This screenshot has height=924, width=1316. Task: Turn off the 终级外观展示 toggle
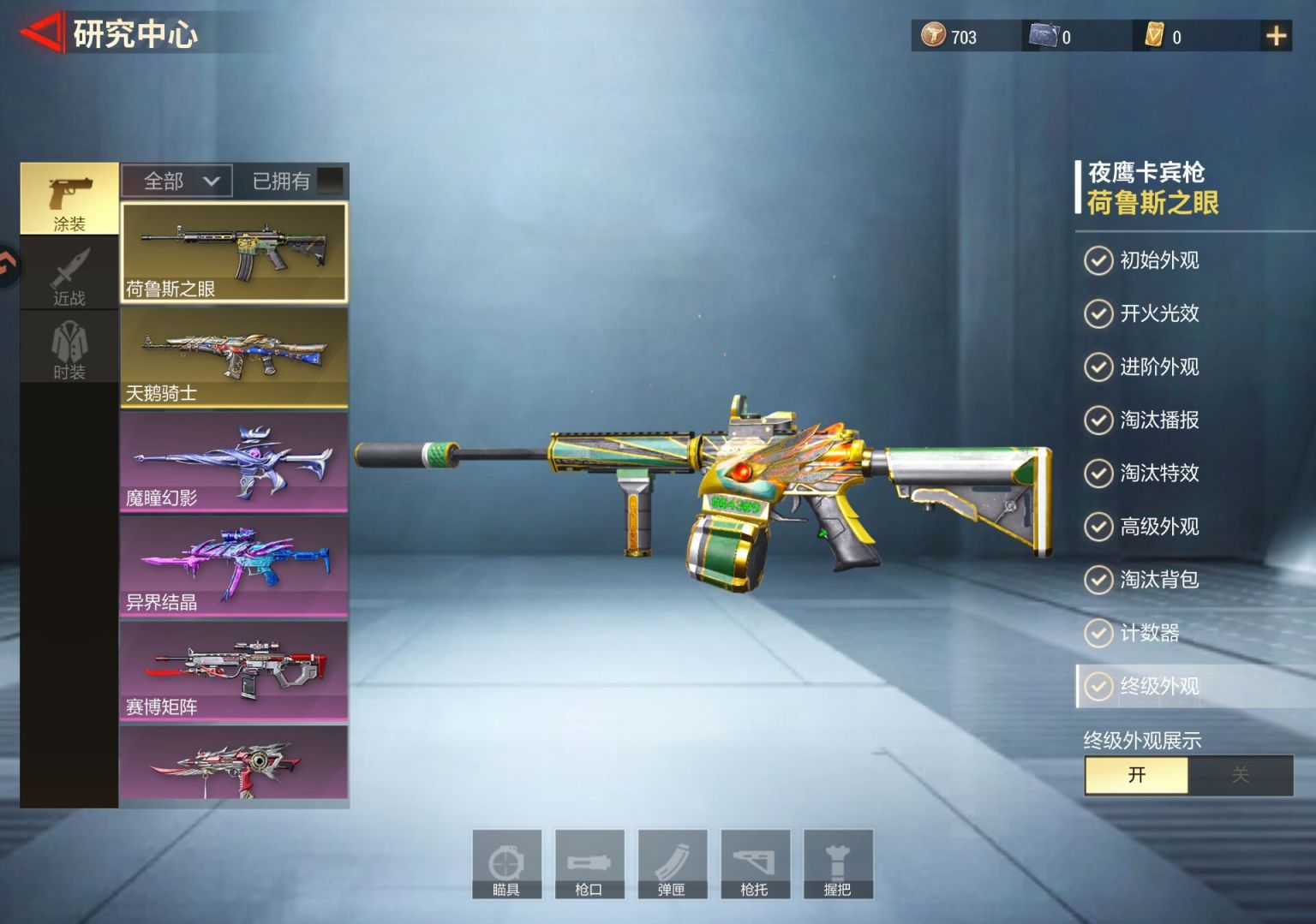pyautogui.click(x=1240, y=775)
